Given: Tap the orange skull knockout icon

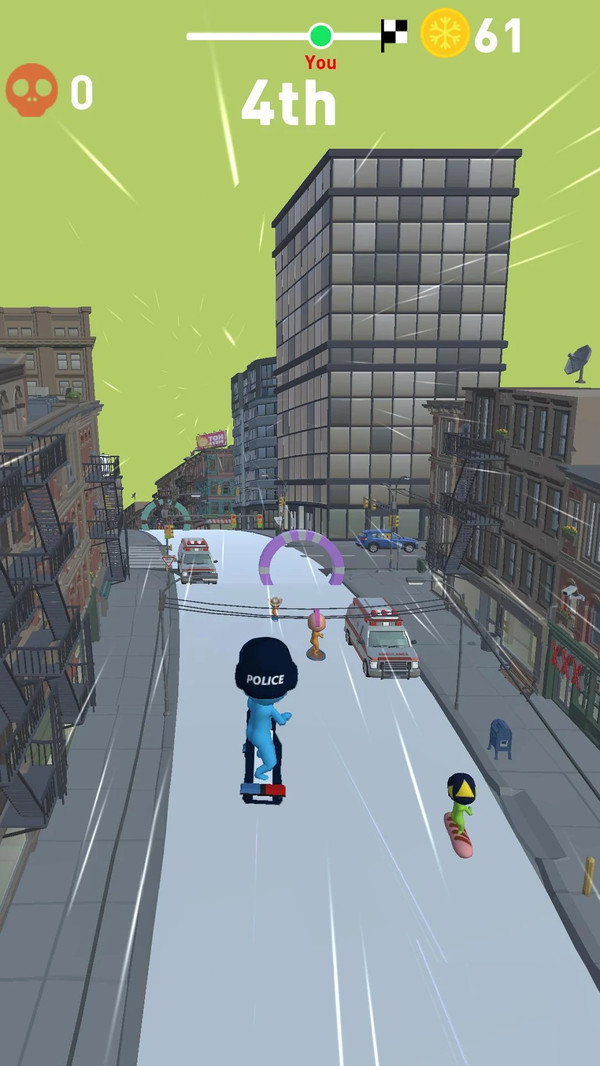Looking at the screenshot, I should pyautogui.click(x=31, y=90).
